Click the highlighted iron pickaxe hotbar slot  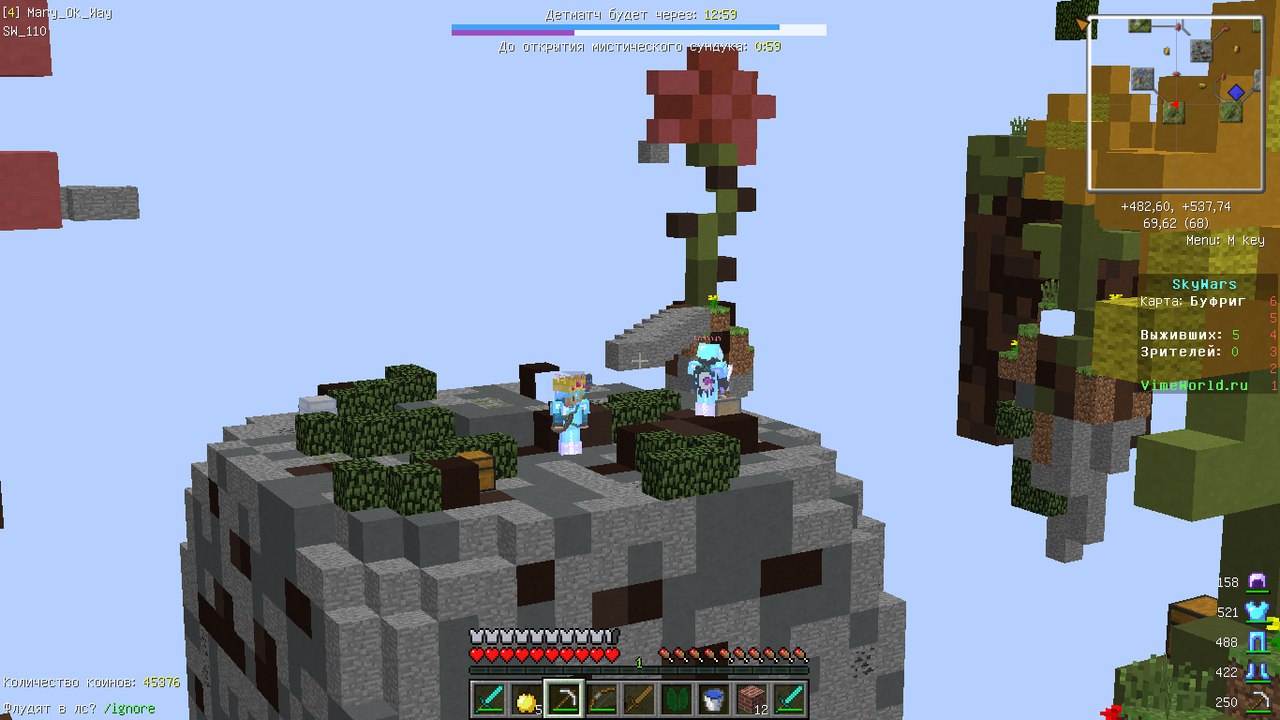tap(565, 698)
